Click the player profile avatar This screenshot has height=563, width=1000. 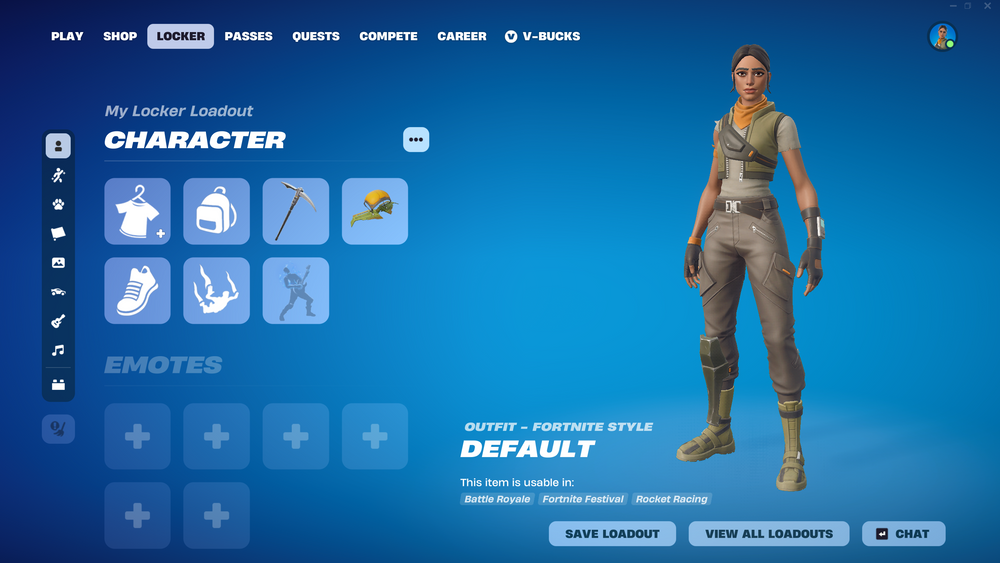click(942, 37)
